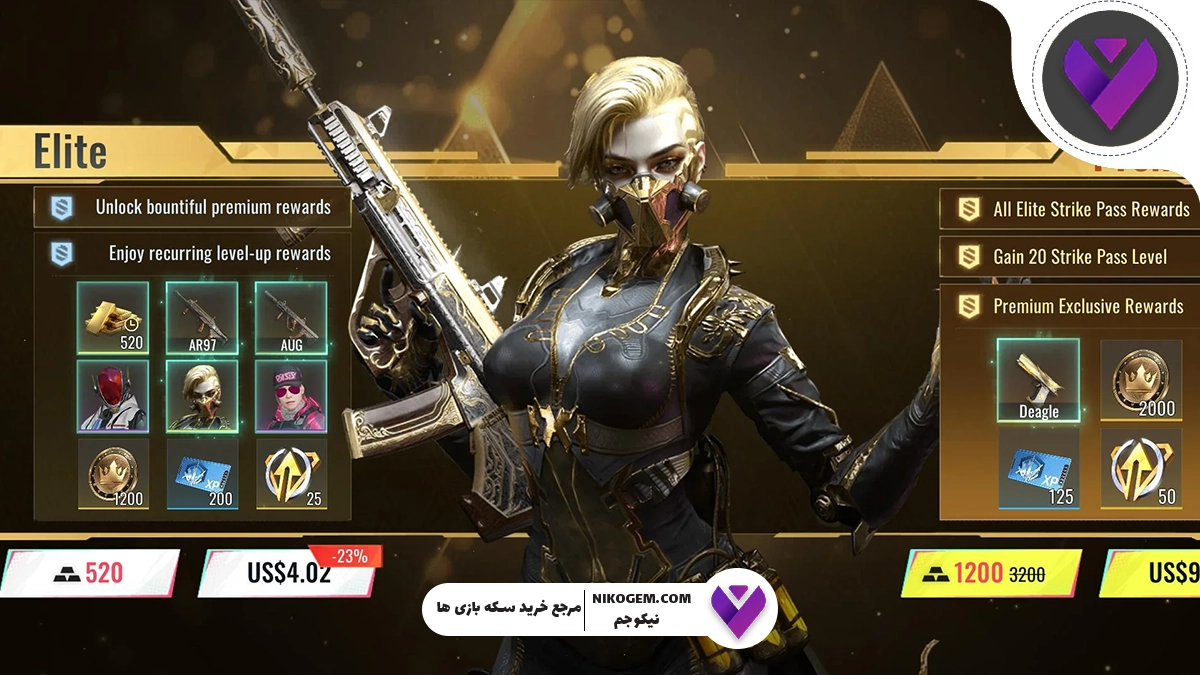
Task: Select the 125 XP card reward
Action: click(x=1038, y=468)
